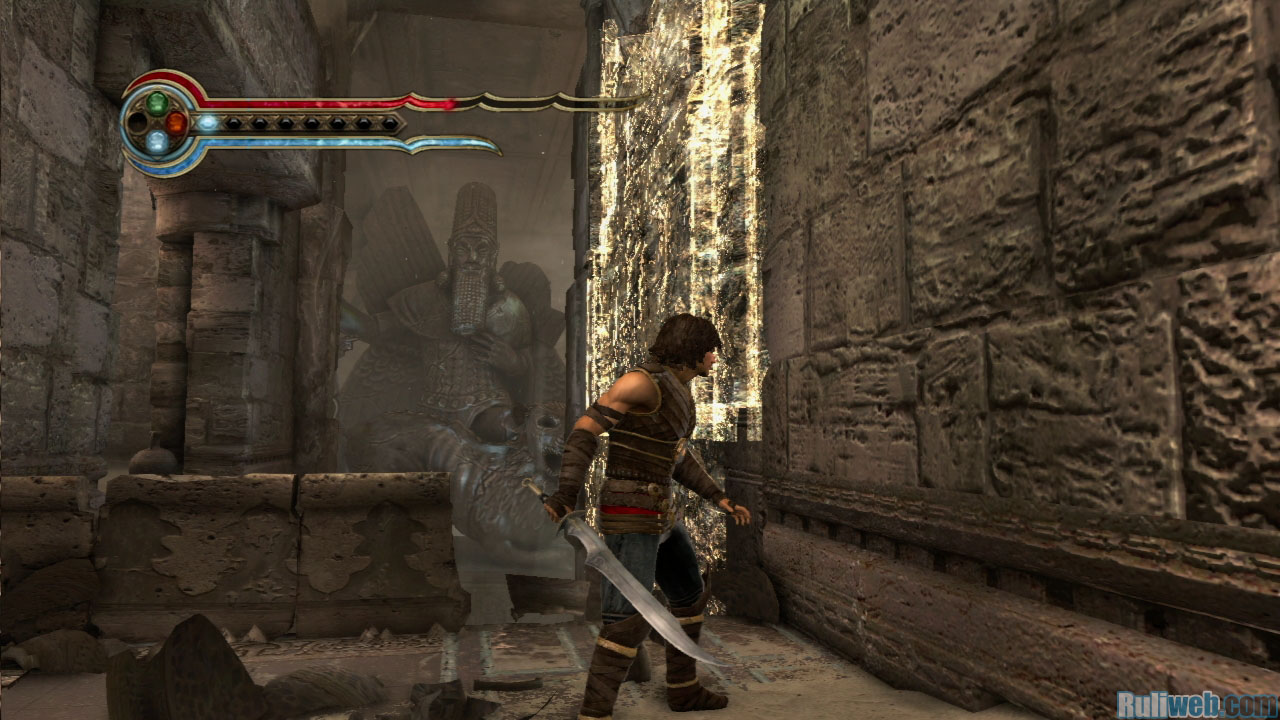Click the glowing filled energy orb slot
This screenshot has height=720, width=1280.
click(x=208, y=123)
